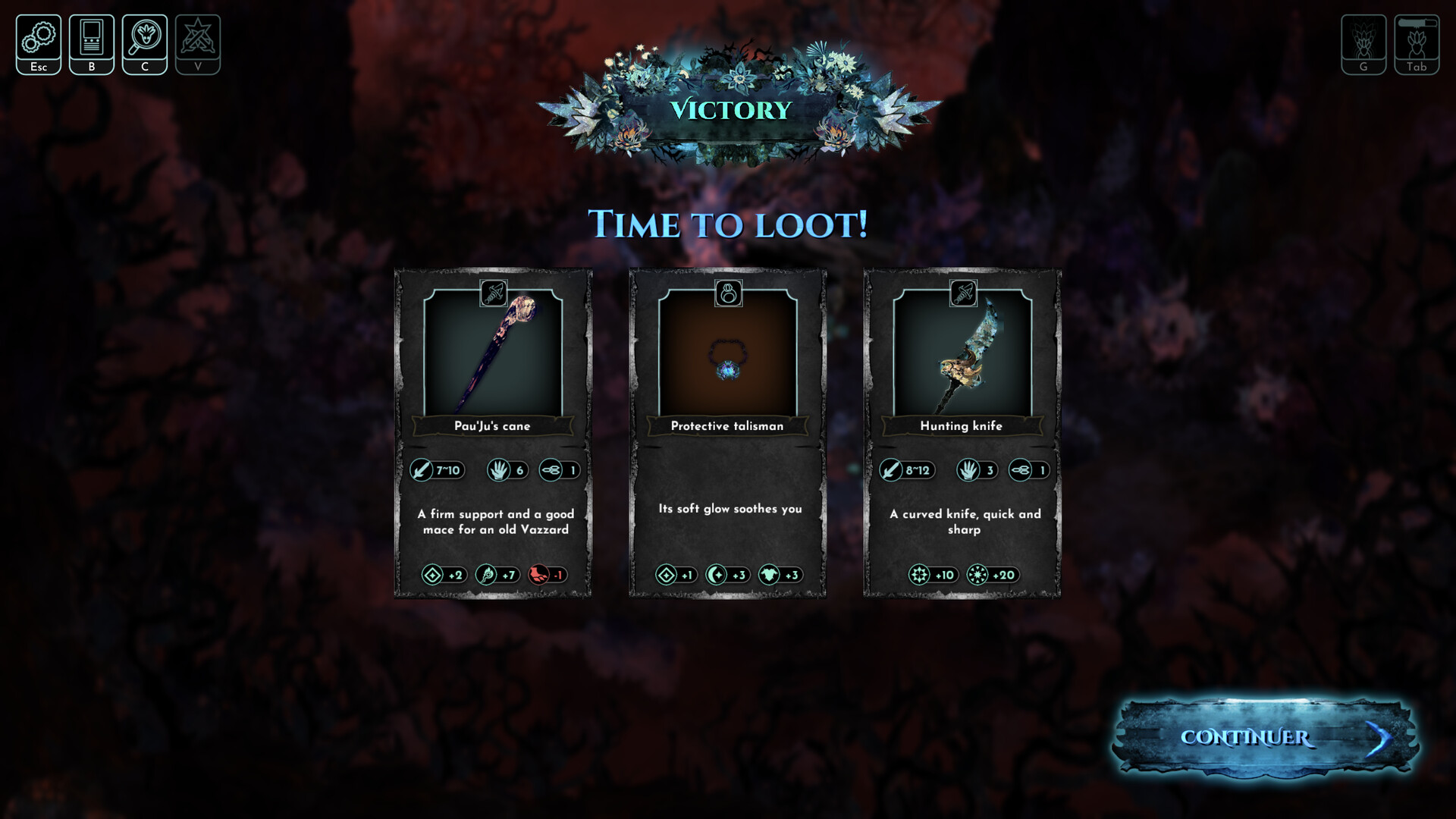Open the character panel icon labeled Tab

[1415, 43]
